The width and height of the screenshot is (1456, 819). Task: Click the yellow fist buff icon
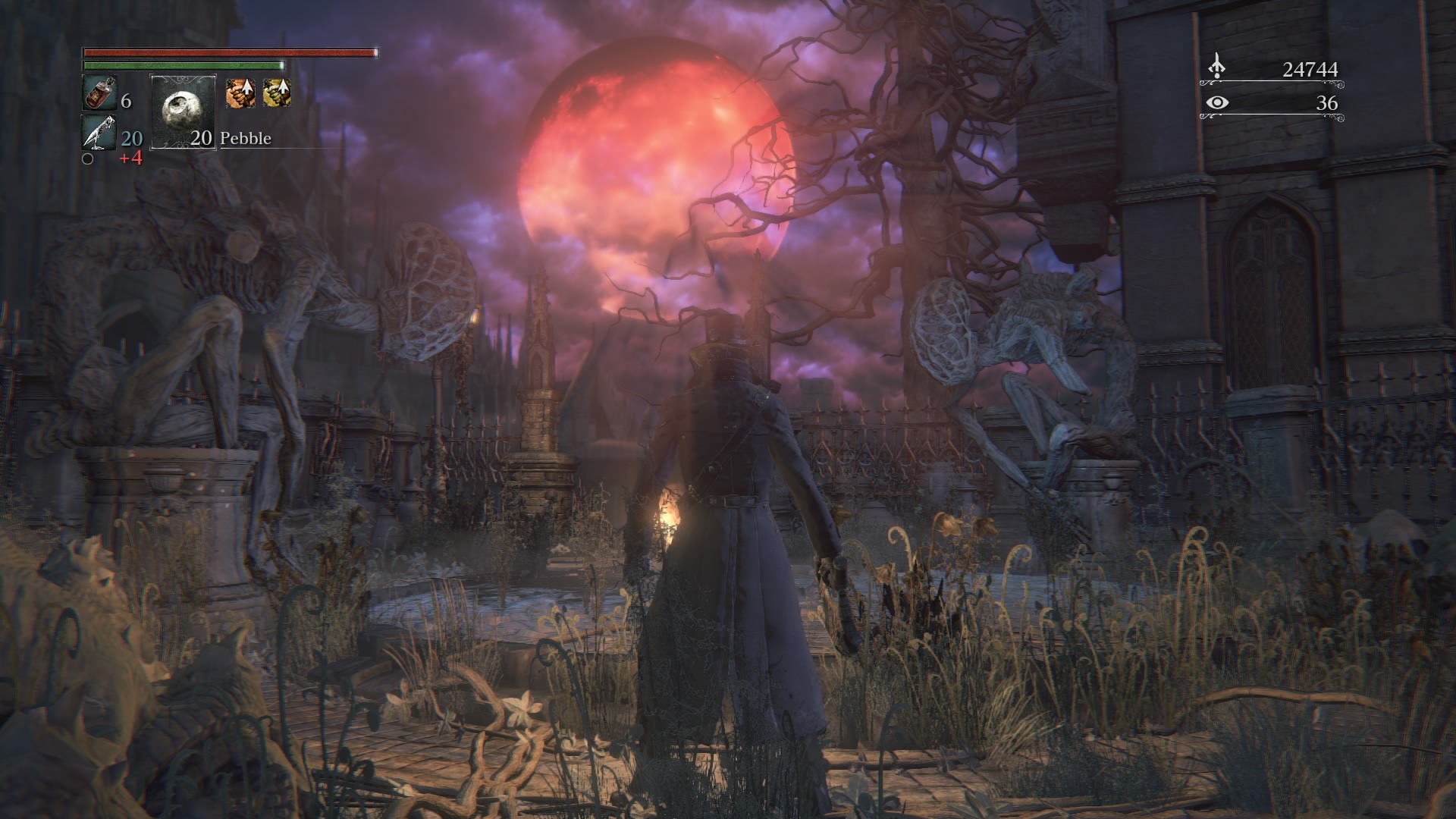click(x=277, y=93)
